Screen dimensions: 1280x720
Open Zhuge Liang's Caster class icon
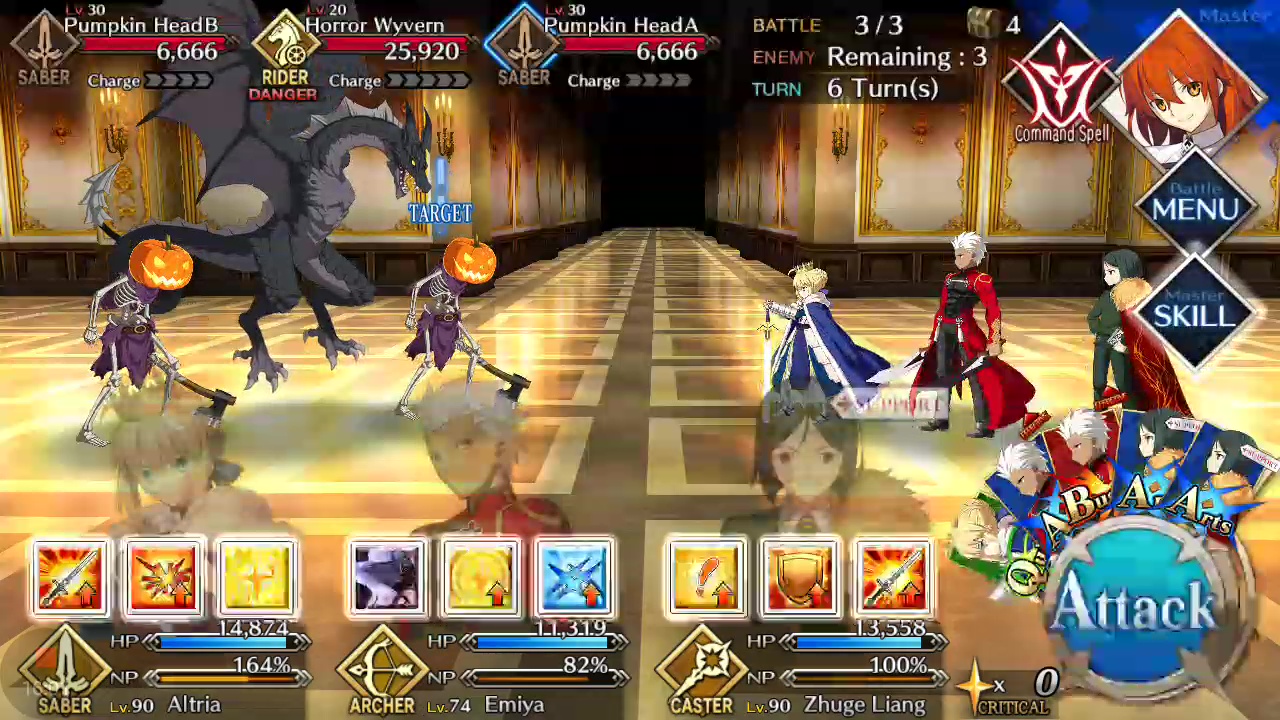coord(700,667)
